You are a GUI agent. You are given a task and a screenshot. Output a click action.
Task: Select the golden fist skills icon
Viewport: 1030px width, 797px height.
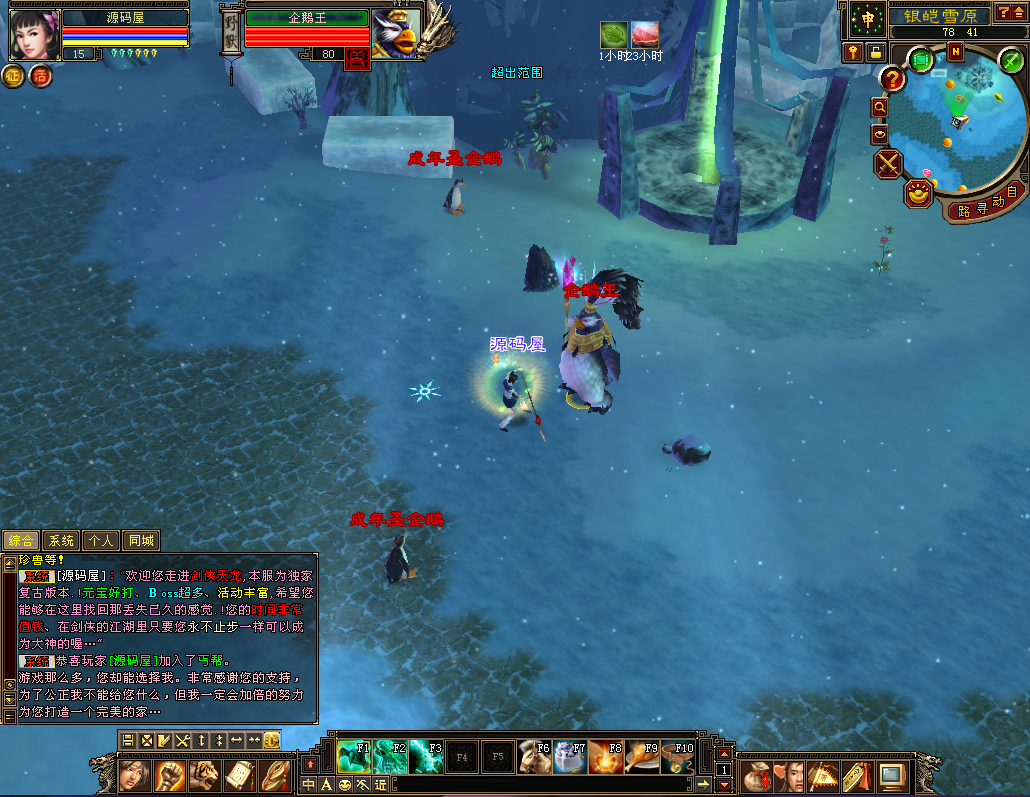[x=170, y=775]
